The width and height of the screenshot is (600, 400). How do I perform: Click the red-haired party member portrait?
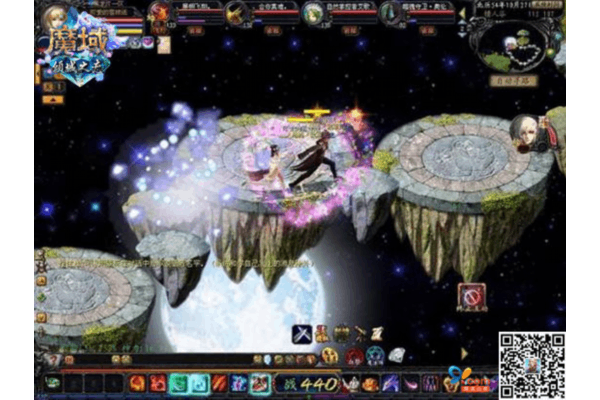(160, 12)
